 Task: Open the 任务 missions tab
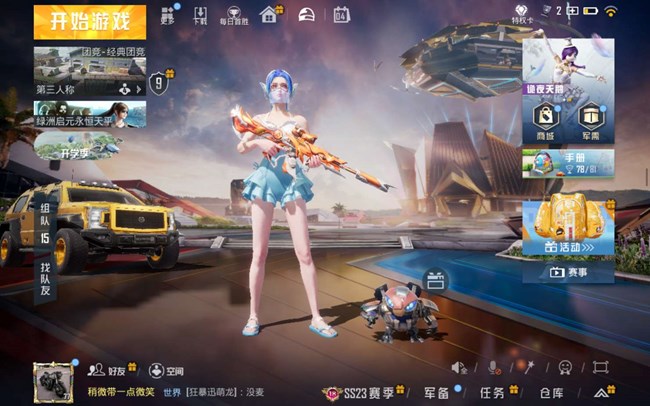tap(493, 392)
